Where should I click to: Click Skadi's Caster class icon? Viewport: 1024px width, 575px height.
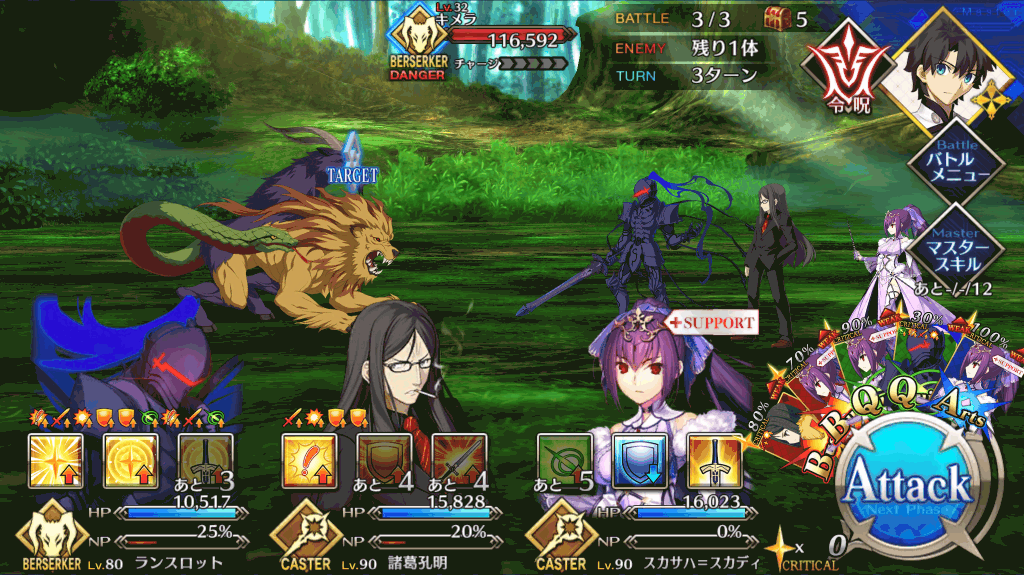(557, 536)
